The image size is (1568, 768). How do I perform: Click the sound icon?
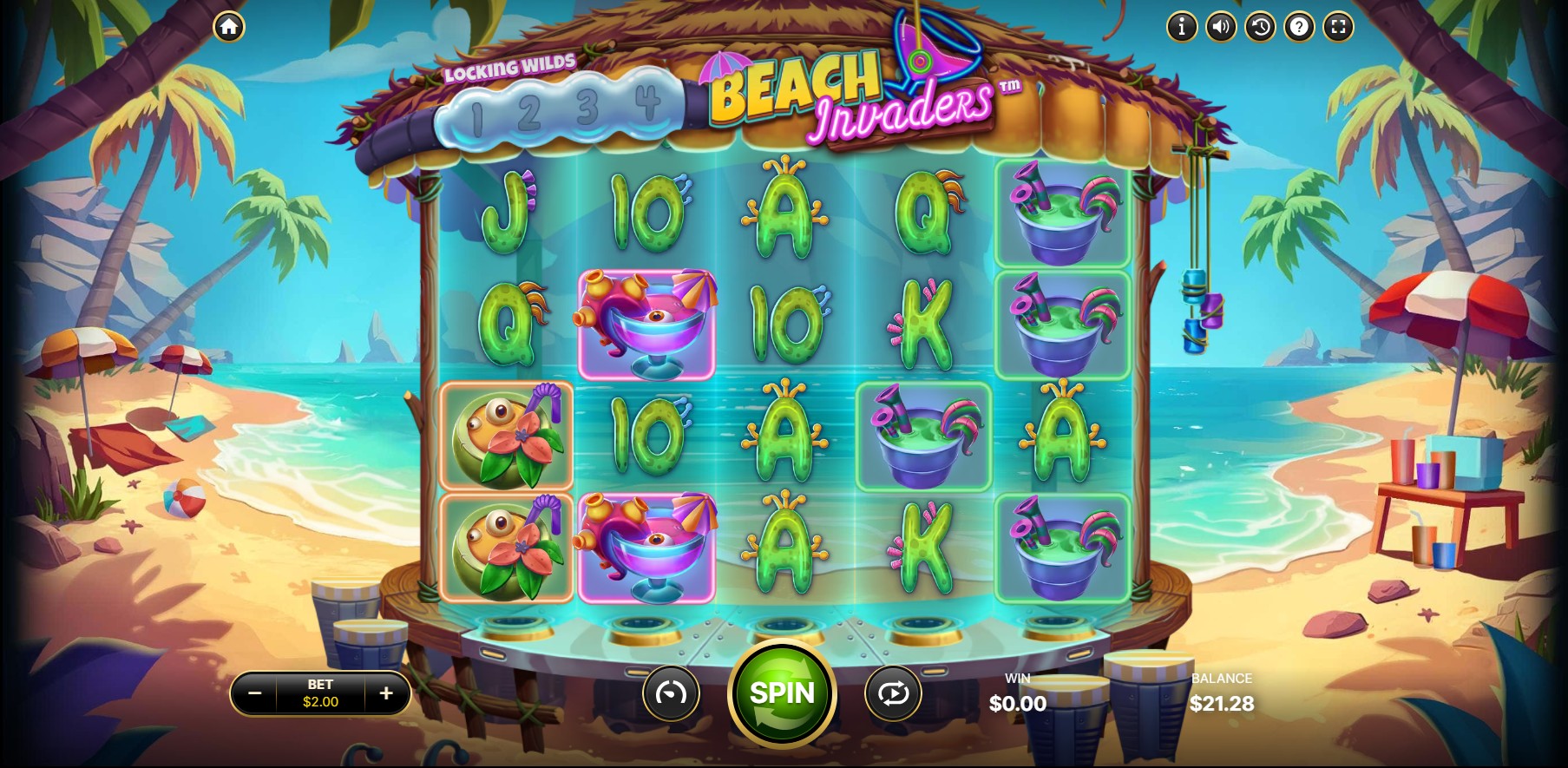pyautogui.click(x=1220, y=27)
